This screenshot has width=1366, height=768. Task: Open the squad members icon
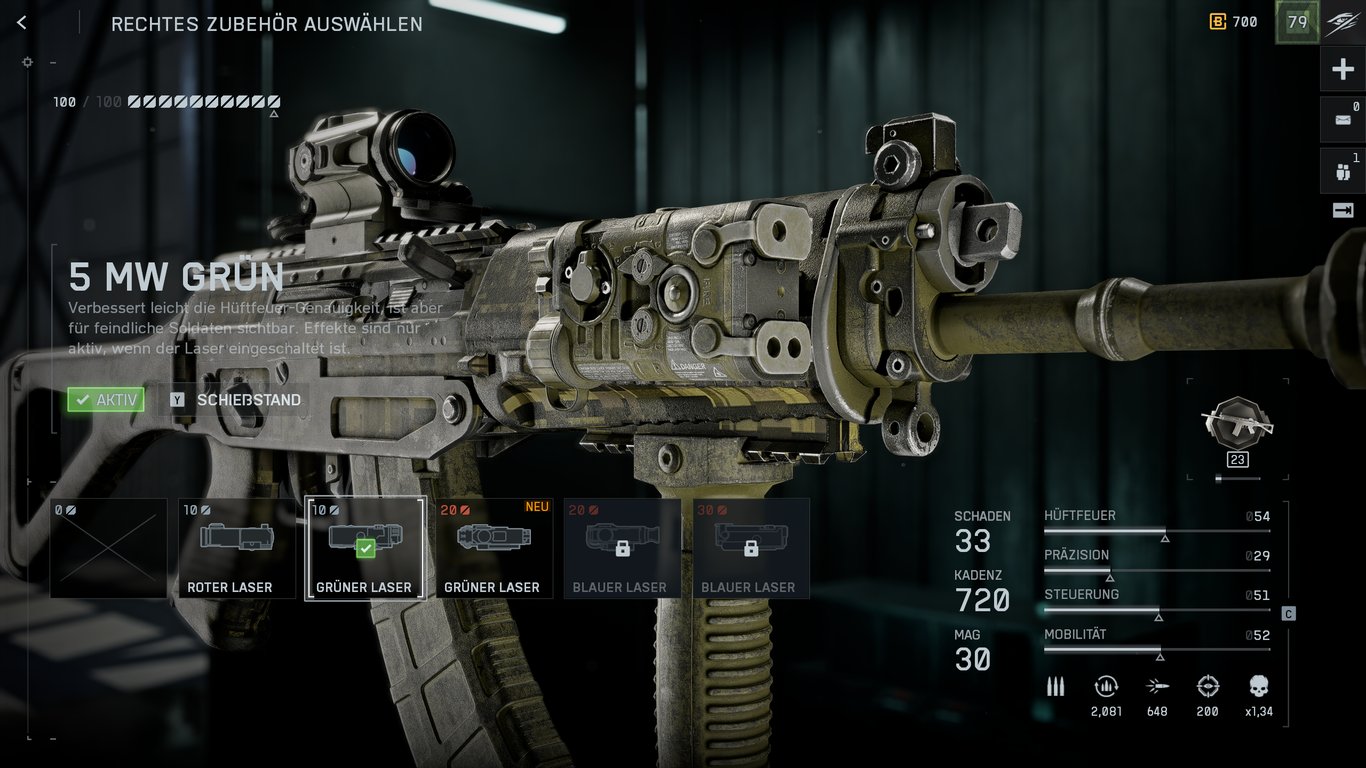pos(1342,170)
